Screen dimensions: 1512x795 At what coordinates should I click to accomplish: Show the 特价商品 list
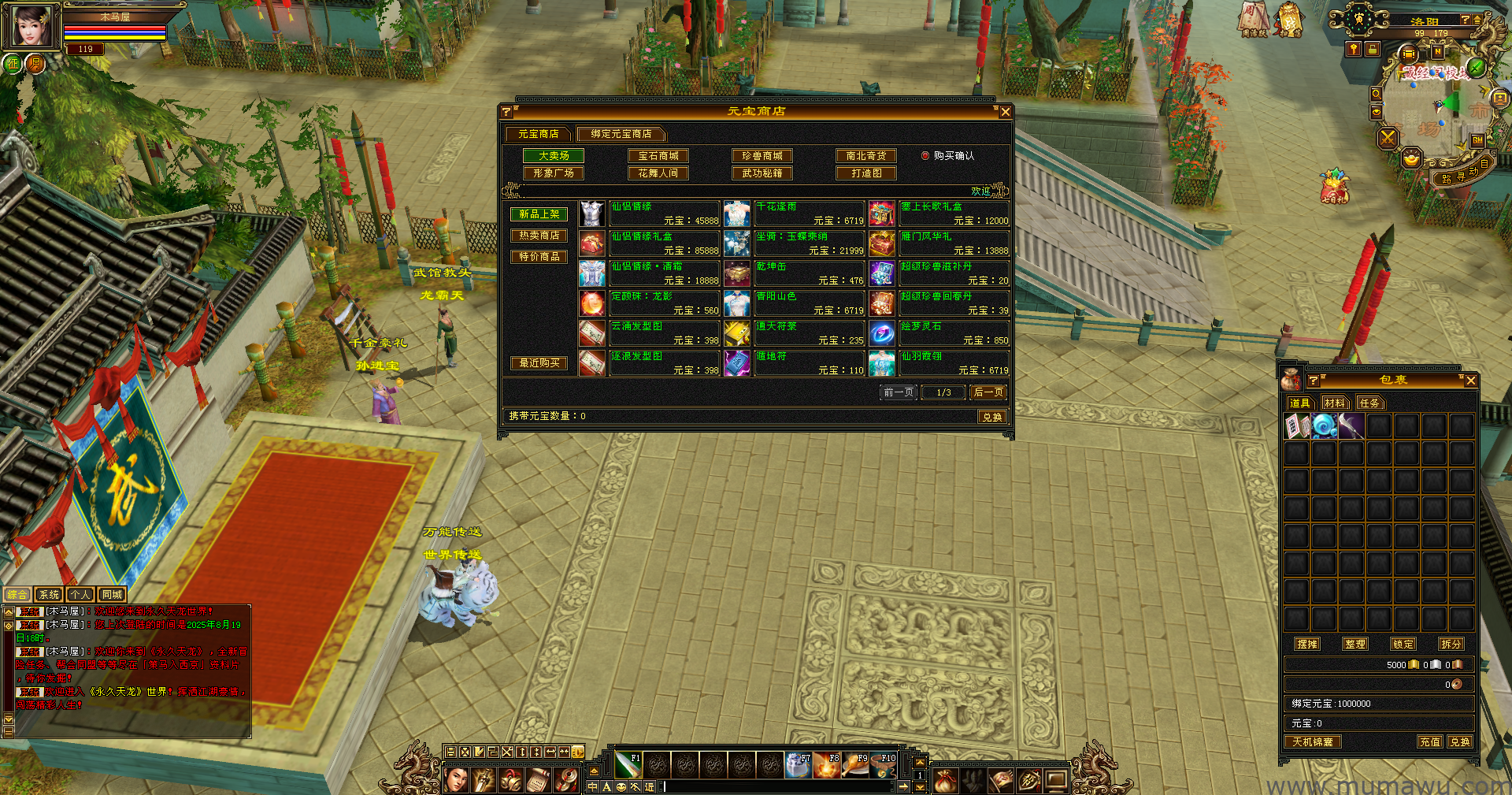coord(539,257)
